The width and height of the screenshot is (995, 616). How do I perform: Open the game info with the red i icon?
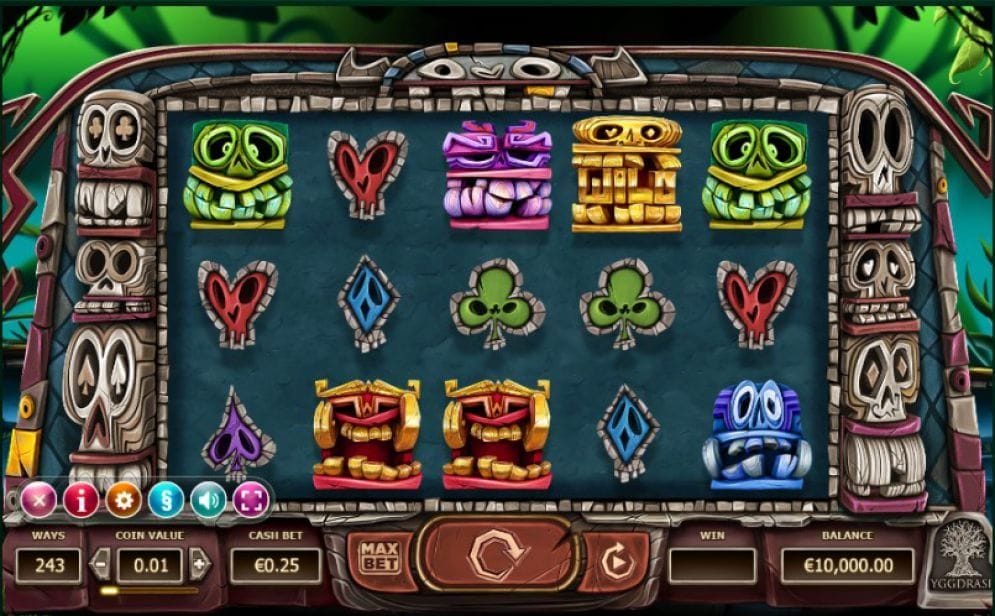click(x=81, y=498)
